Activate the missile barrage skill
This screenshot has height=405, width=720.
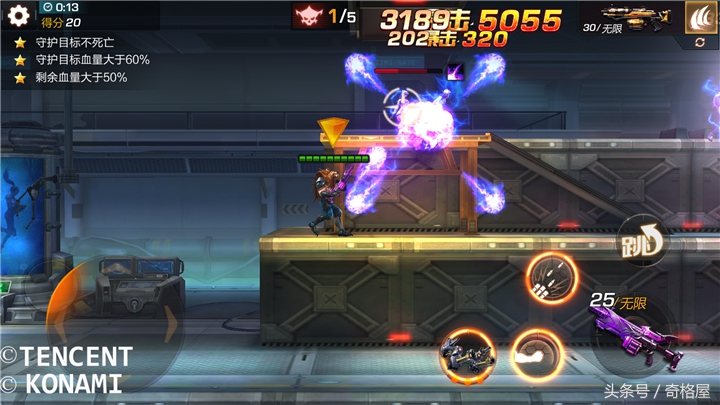(549, 278)
